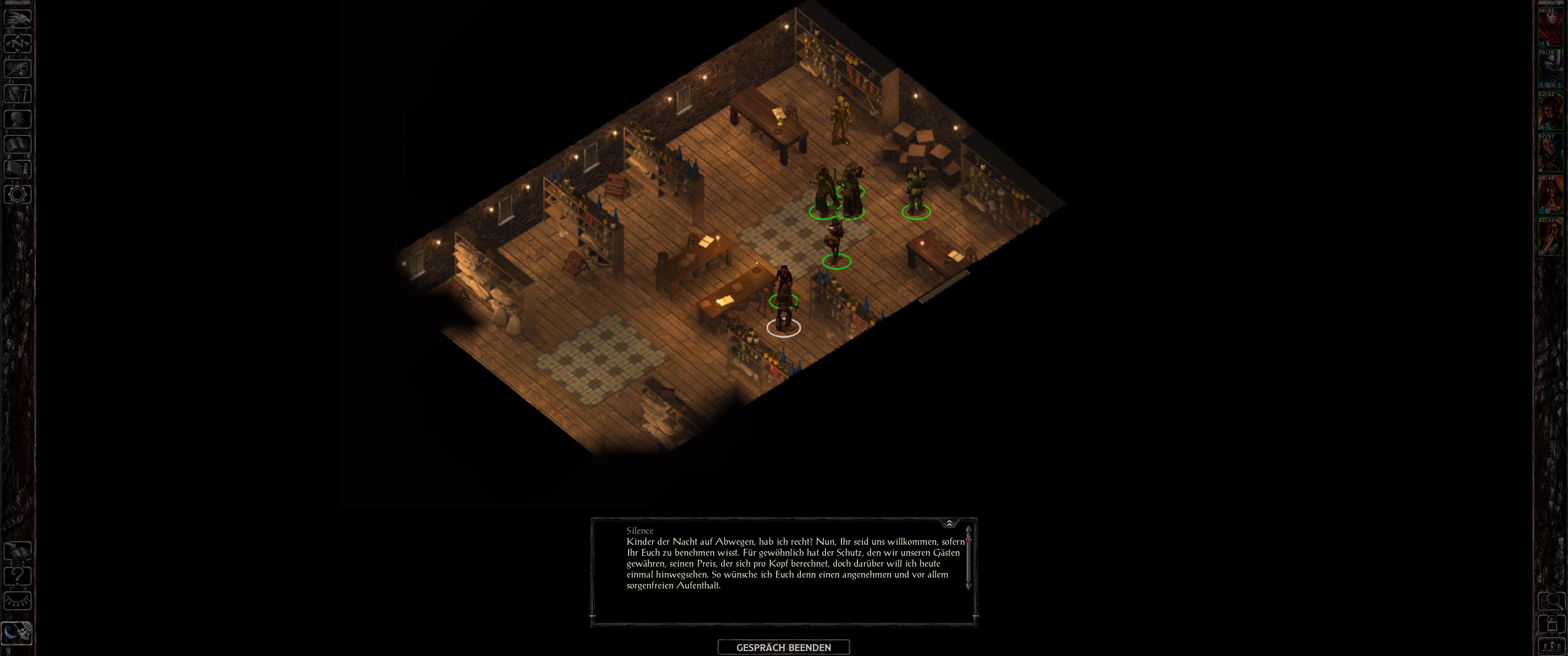Image resolution: width=1568 pixels, height=656 pixels.
Task: Open the priest scroll icon
Action: (x=18, y=169)
